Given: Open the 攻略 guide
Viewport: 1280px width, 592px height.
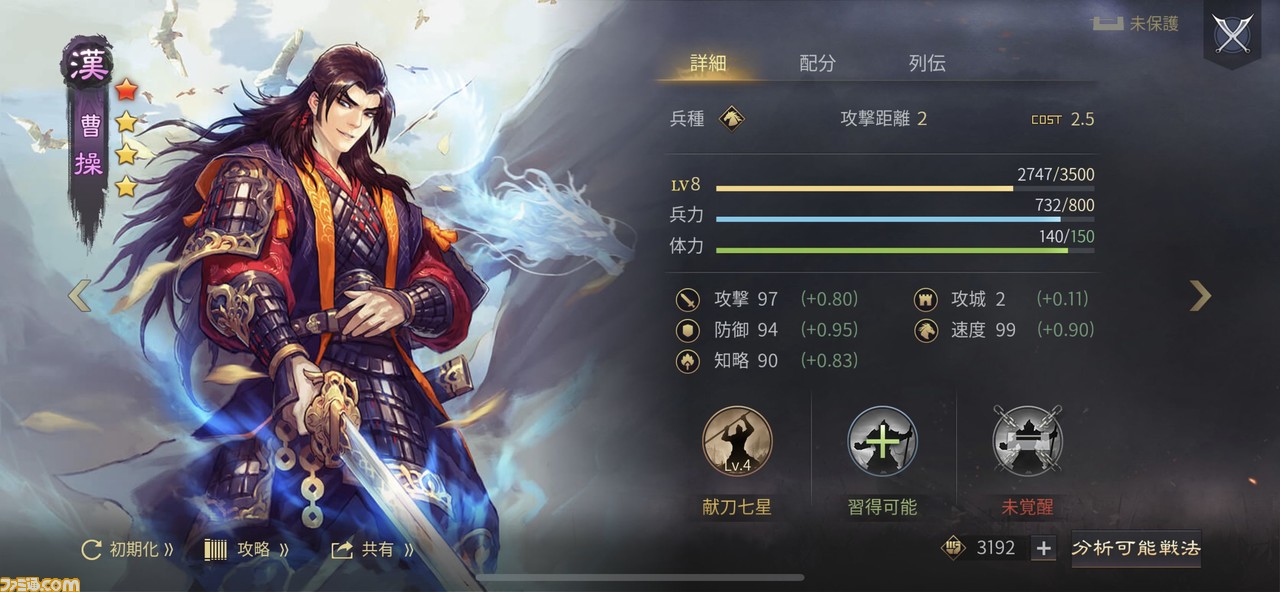Looking at the screenshot, I should [246, 549].
